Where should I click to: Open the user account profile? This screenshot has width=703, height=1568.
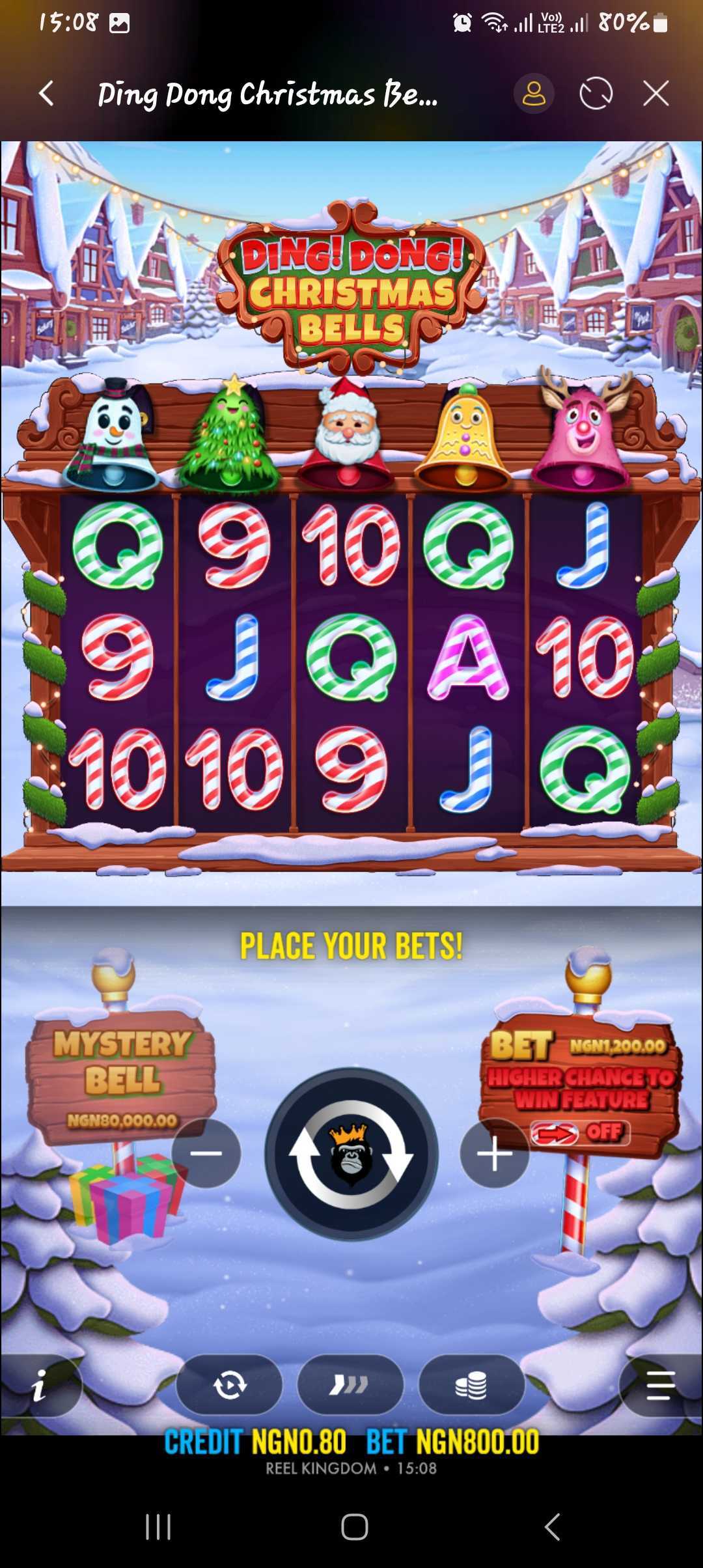coord(534,94)
